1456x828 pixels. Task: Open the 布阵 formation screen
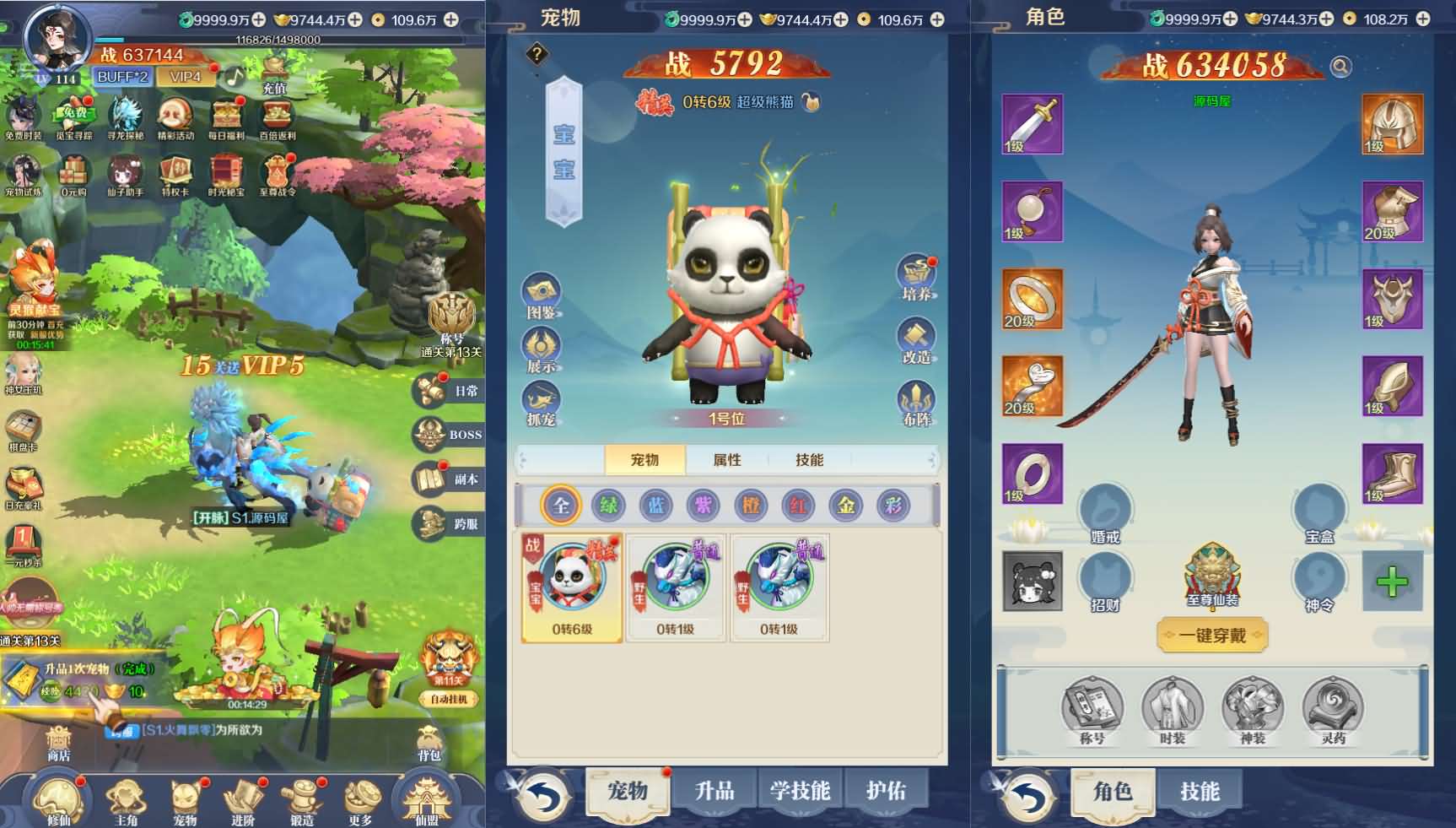(917, 403)
